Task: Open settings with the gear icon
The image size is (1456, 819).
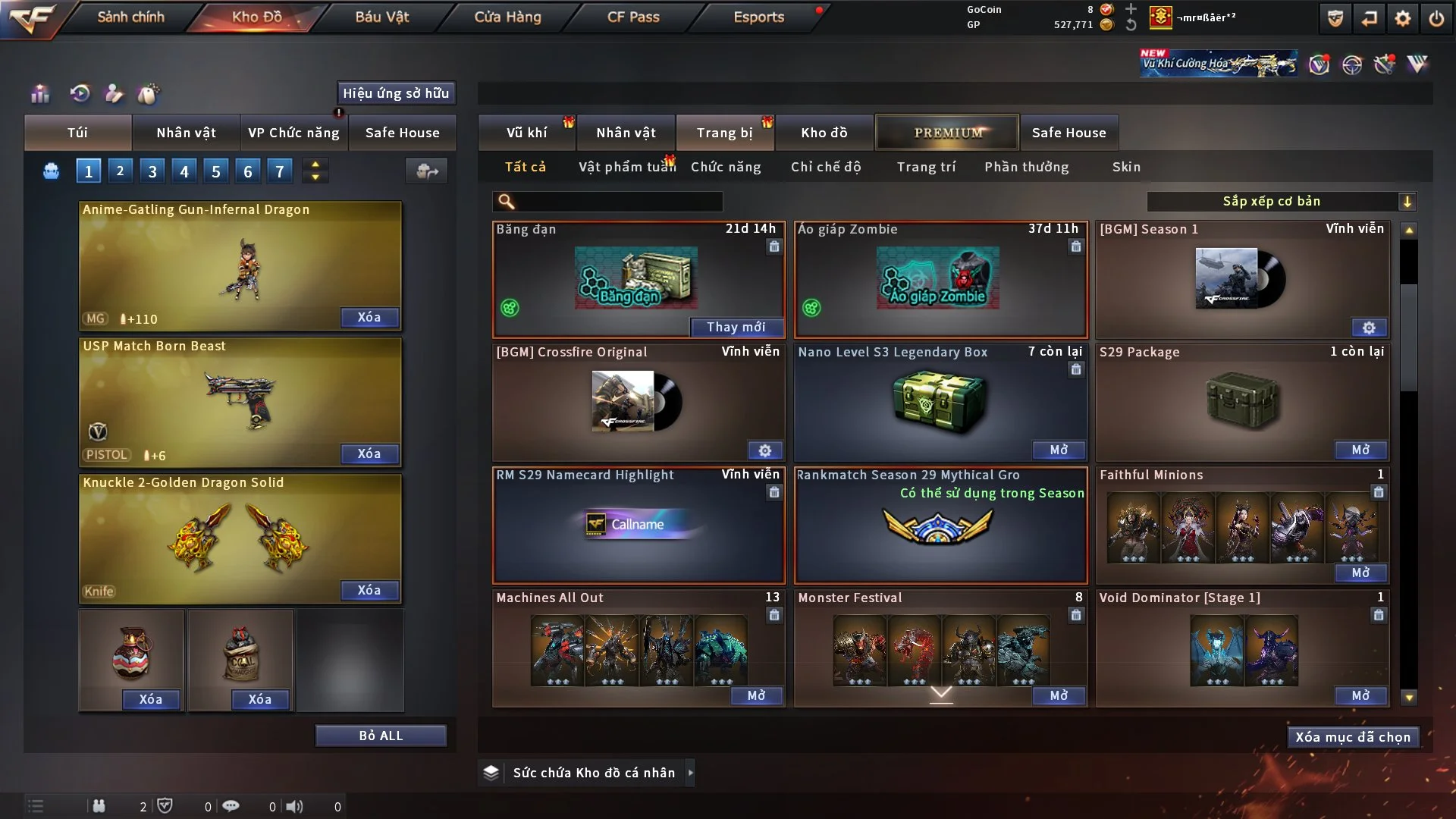Action: click(1402, 18)
